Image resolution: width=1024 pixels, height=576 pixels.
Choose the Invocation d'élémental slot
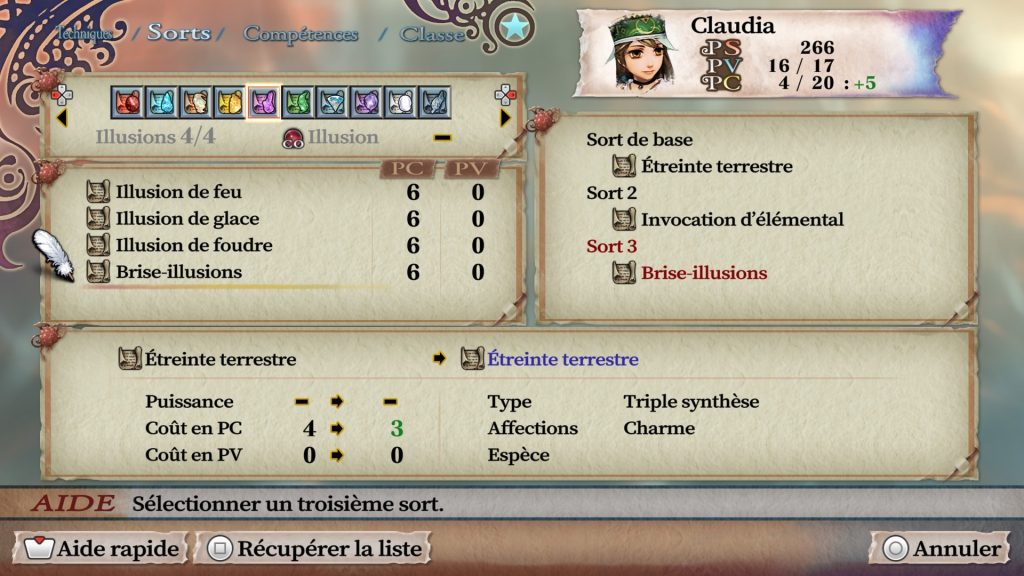click(742, 219)
